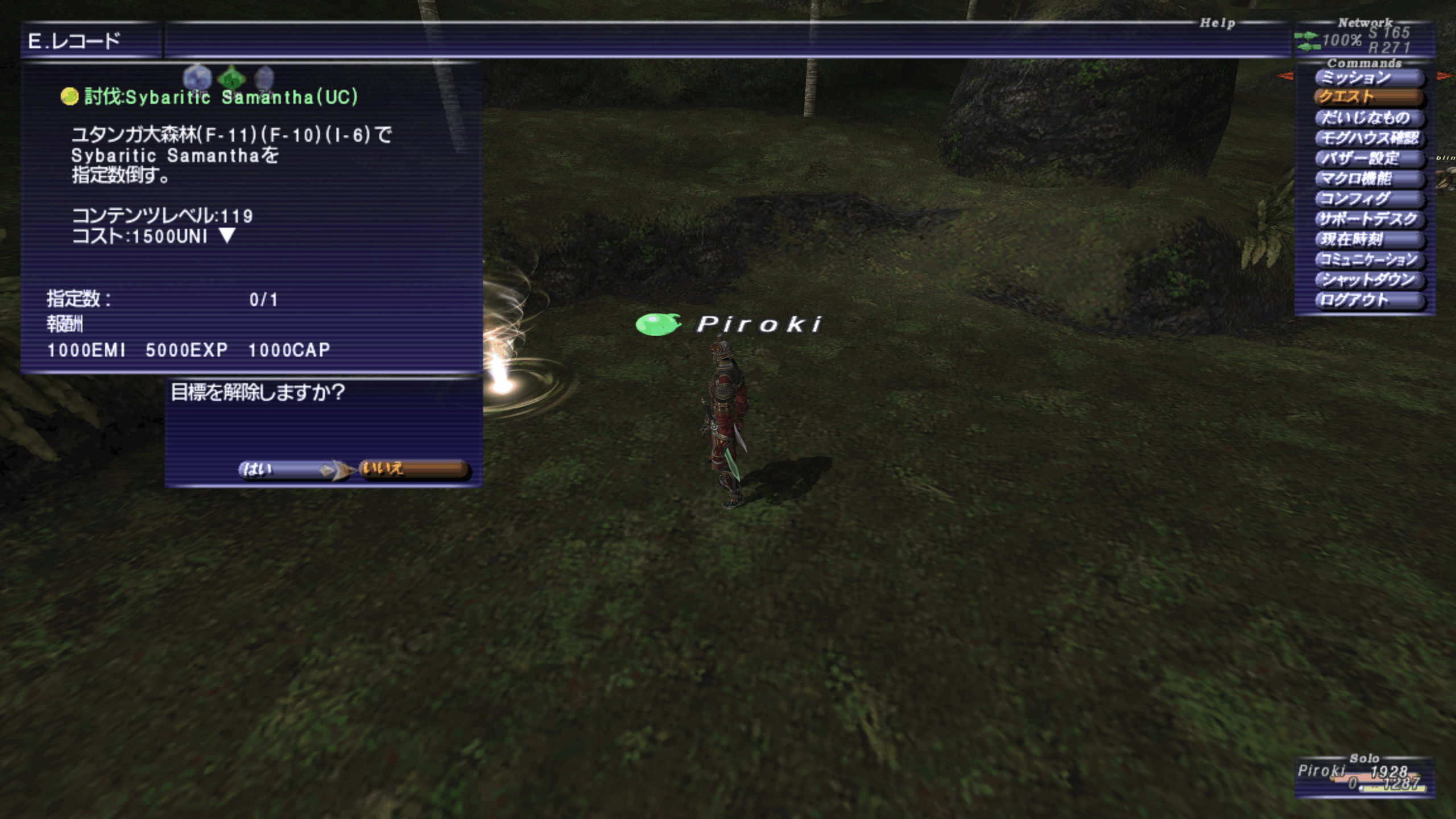
Task: Choose はい to remove the objective
Action: click(284, 469)
